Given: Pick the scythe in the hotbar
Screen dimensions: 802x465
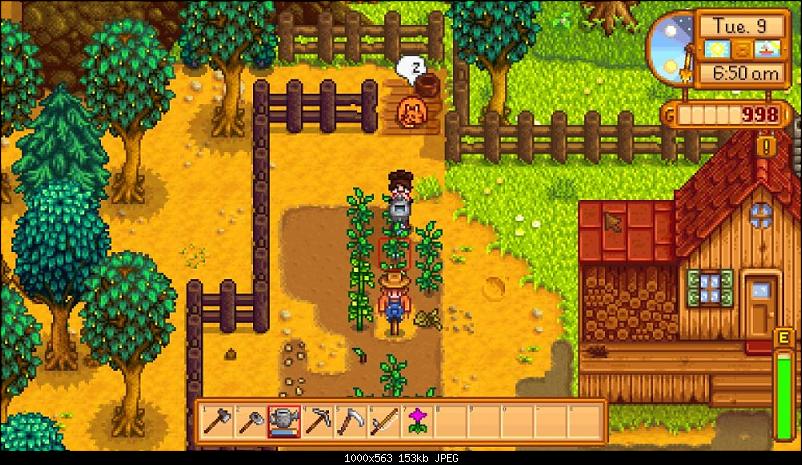Looking at the screenshot, I should tap(350, 421).
